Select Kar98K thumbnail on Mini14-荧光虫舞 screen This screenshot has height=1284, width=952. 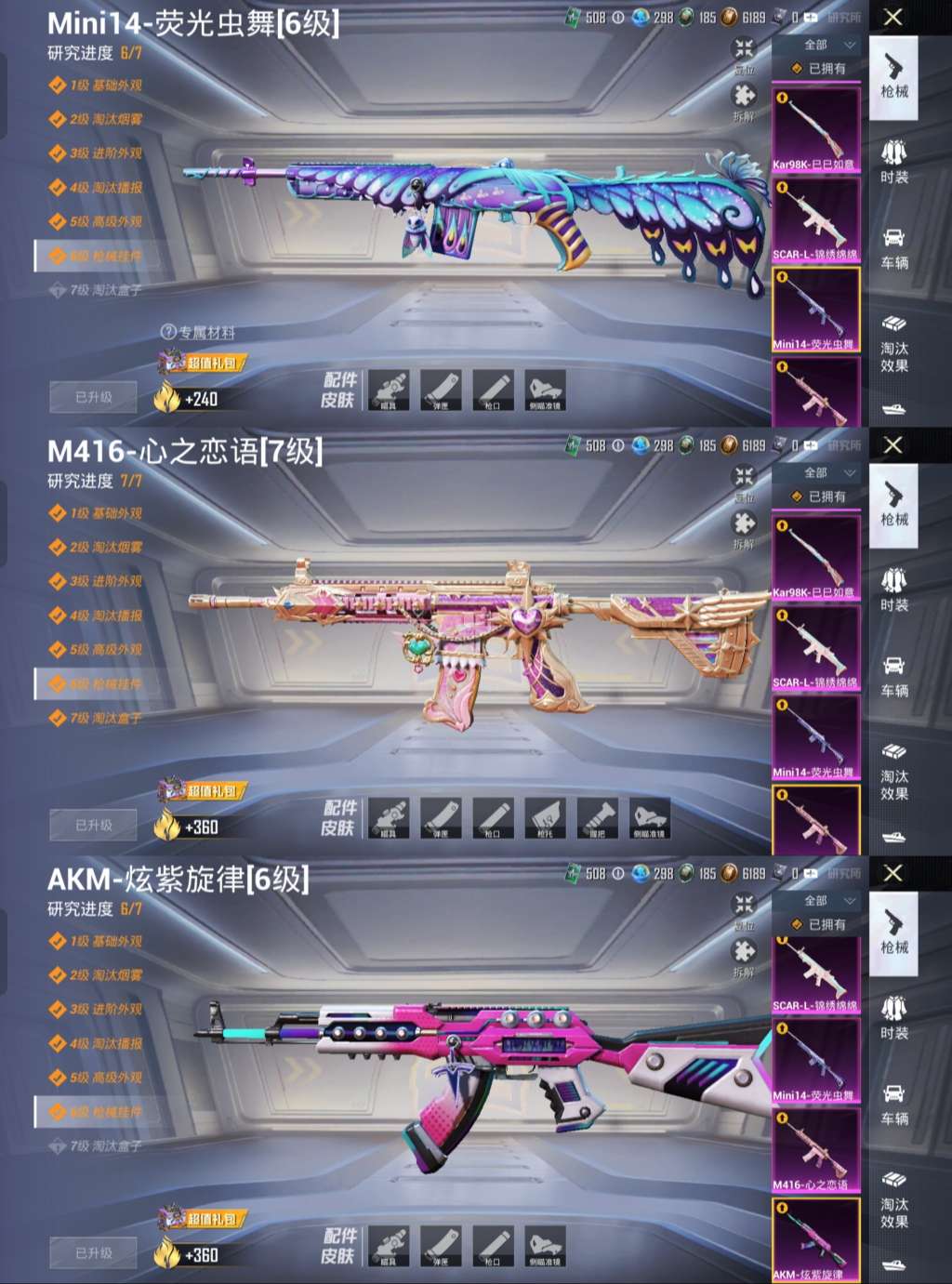(816, 129)
